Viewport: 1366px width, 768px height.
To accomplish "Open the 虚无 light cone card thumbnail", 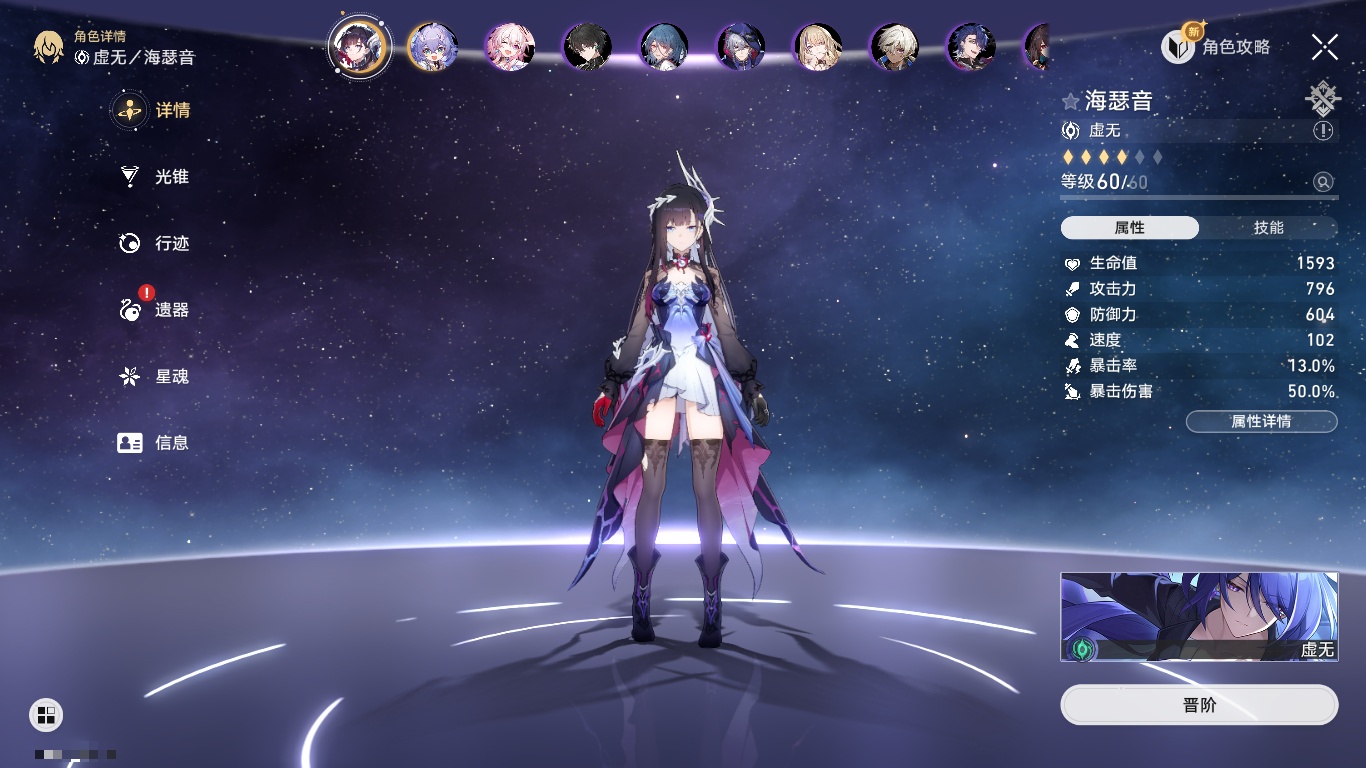I will 1199,617.
